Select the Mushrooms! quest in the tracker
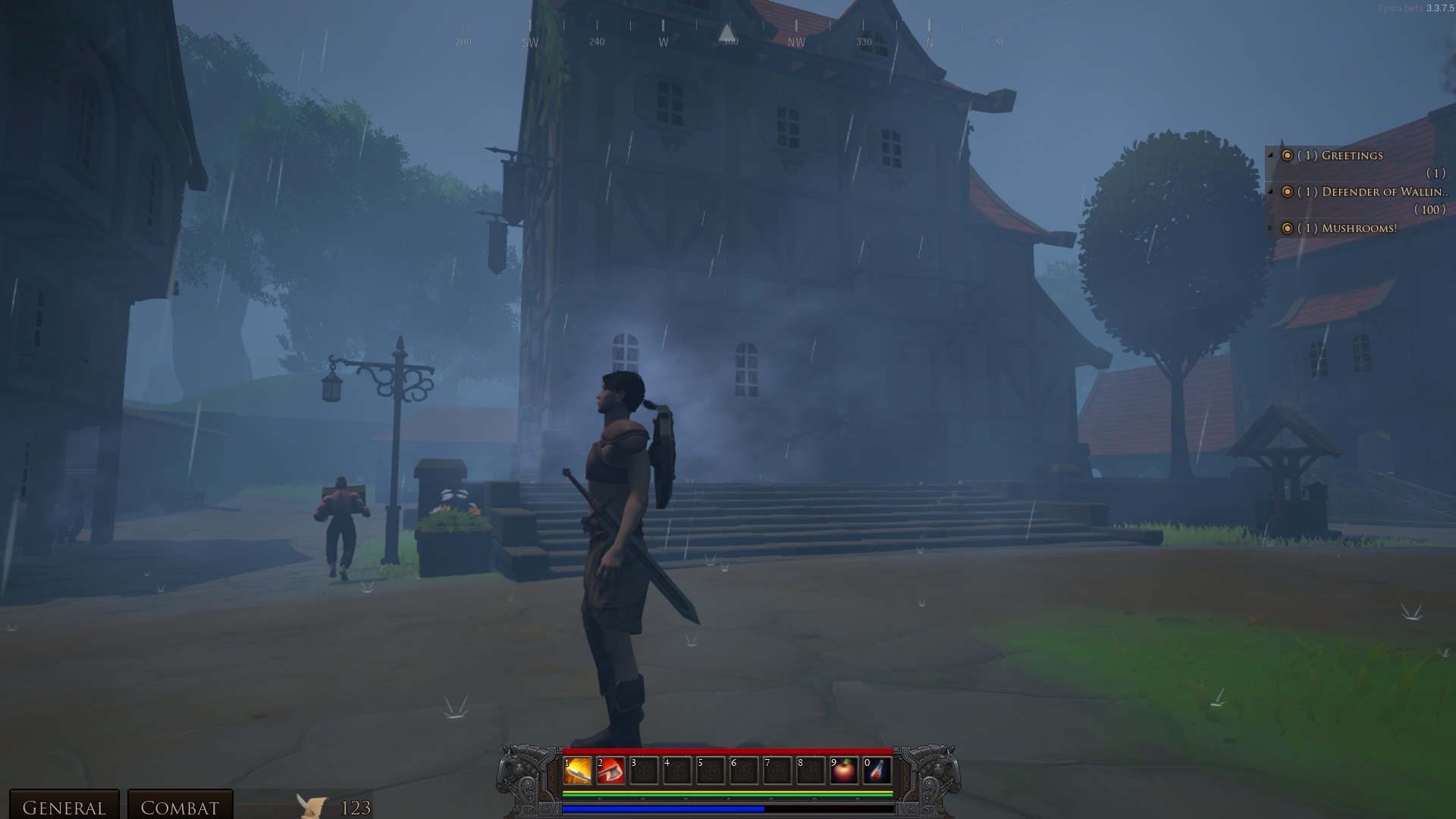This screenshot has width=1456, height=819. tap(1358, 228)
